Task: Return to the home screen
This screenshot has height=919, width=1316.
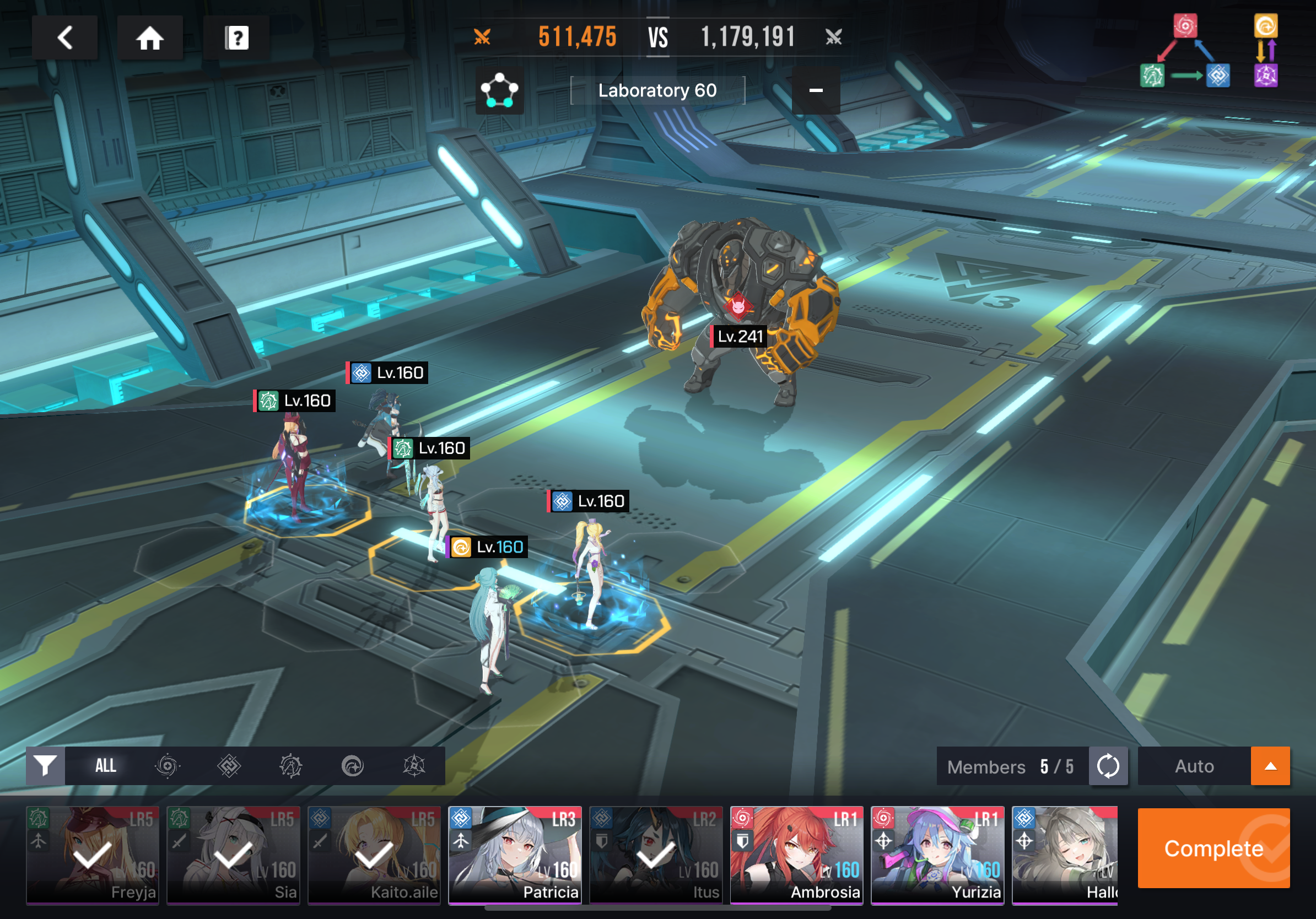Action: coord(149,38)
